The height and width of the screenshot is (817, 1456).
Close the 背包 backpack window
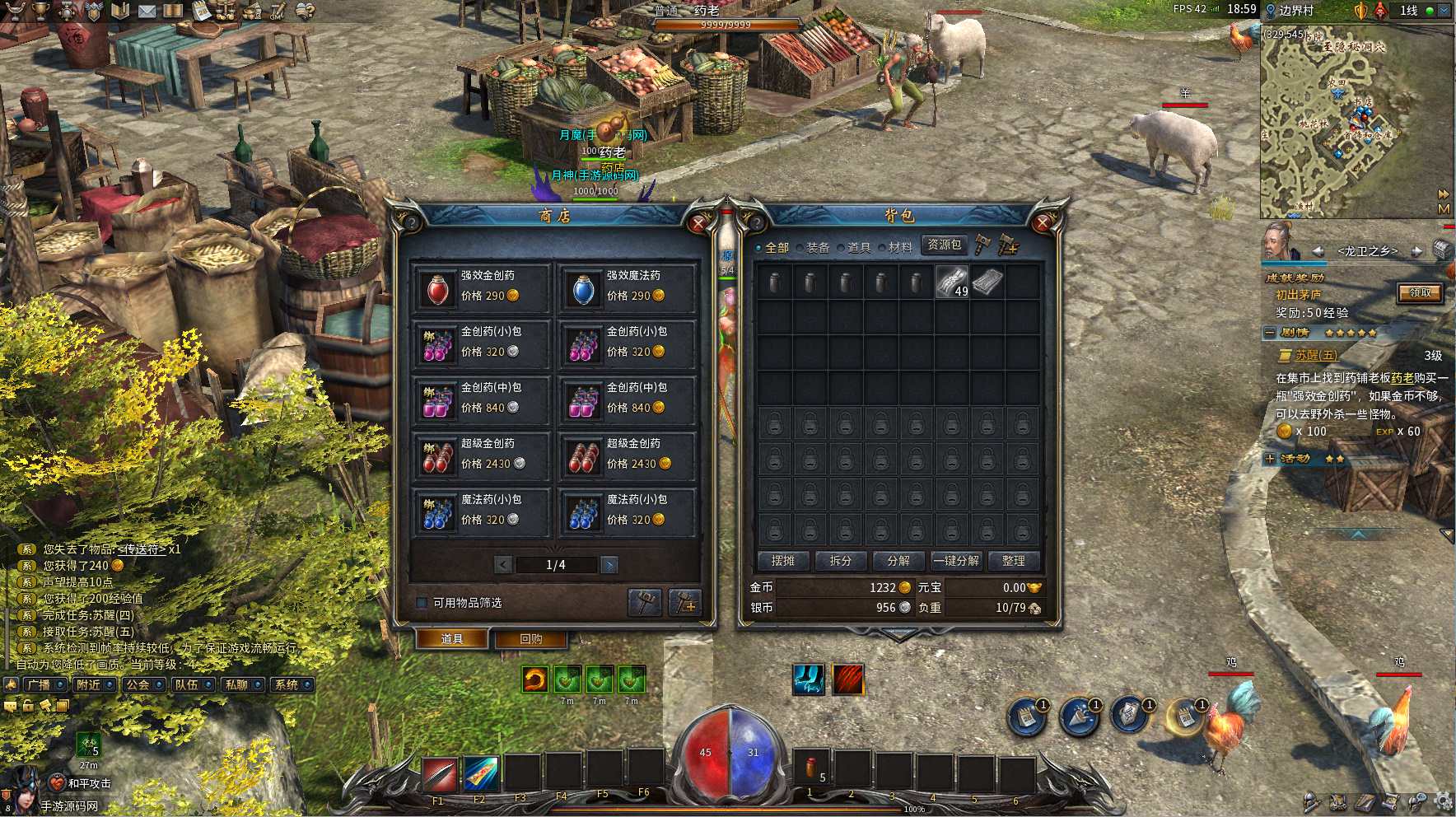1043,222
